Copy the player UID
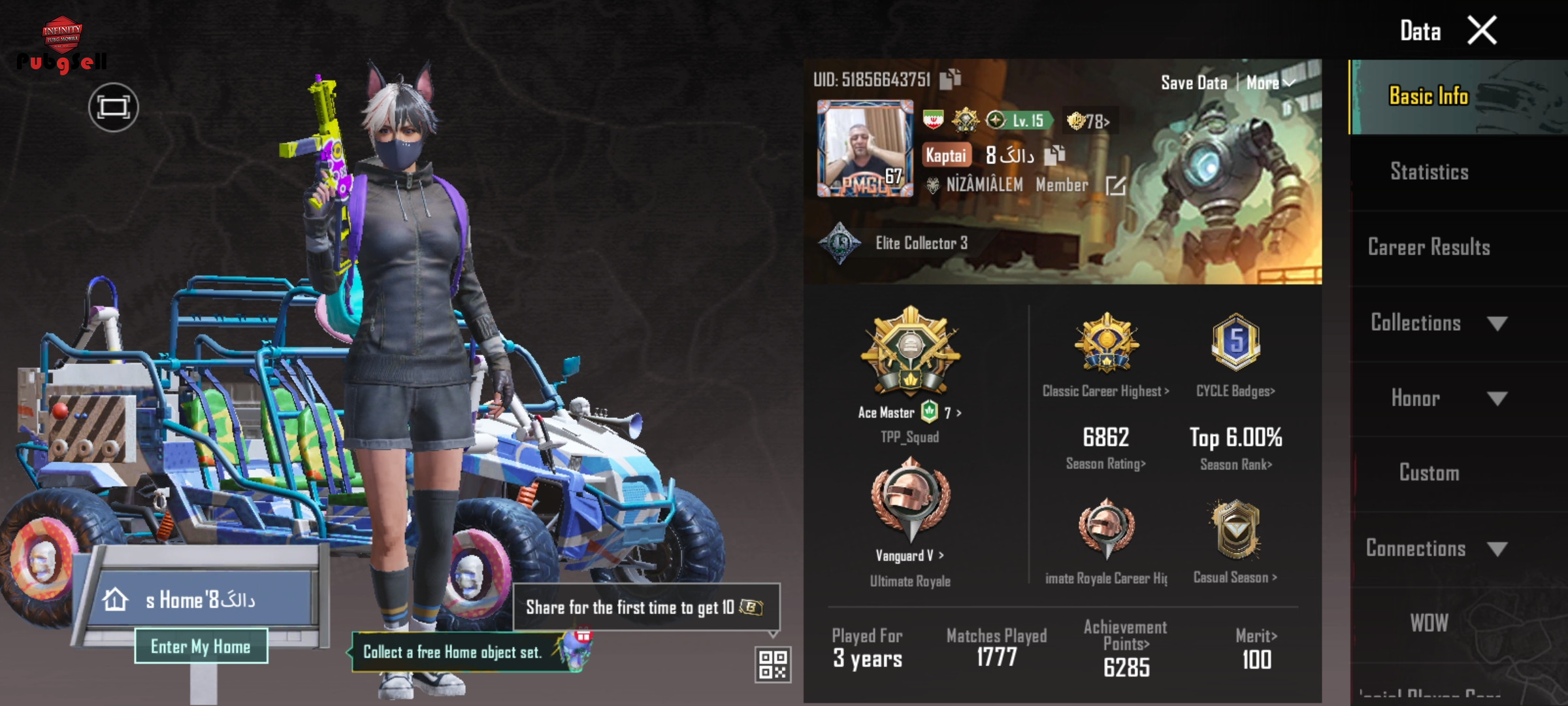The width and height of the screenshot is (1568, 706). pyautogui.click(x=951, y=79)
